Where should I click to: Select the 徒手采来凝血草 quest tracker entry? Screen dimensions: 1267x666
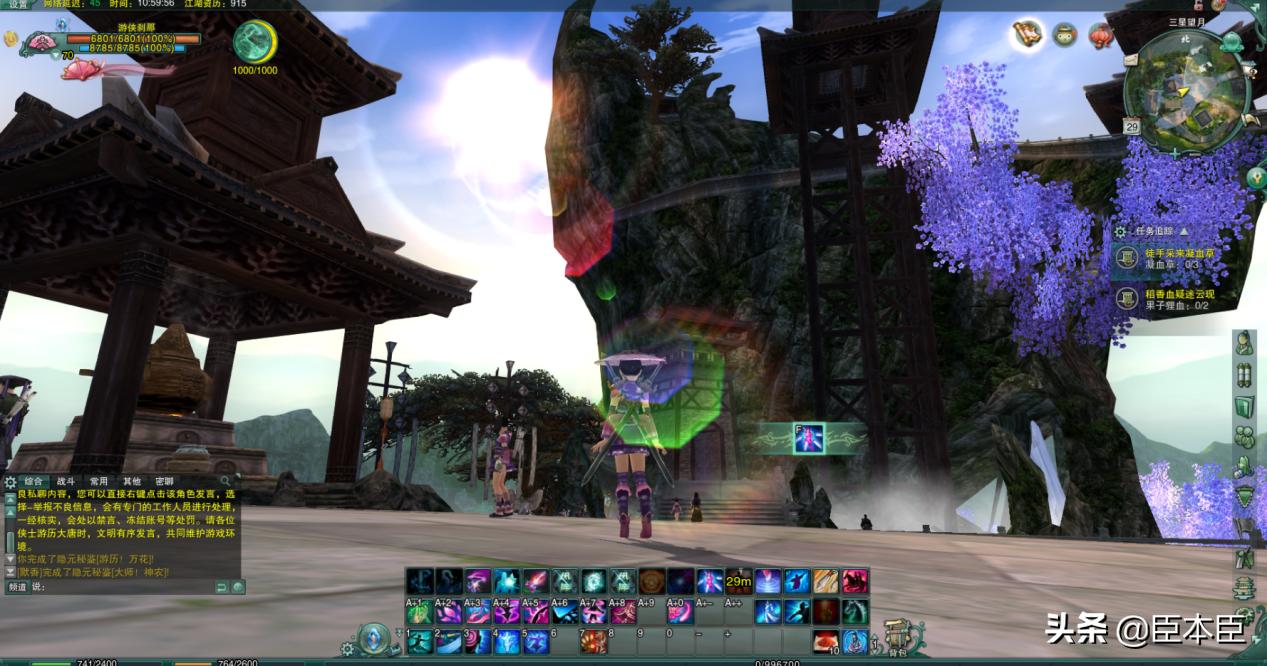[1178, 258]
